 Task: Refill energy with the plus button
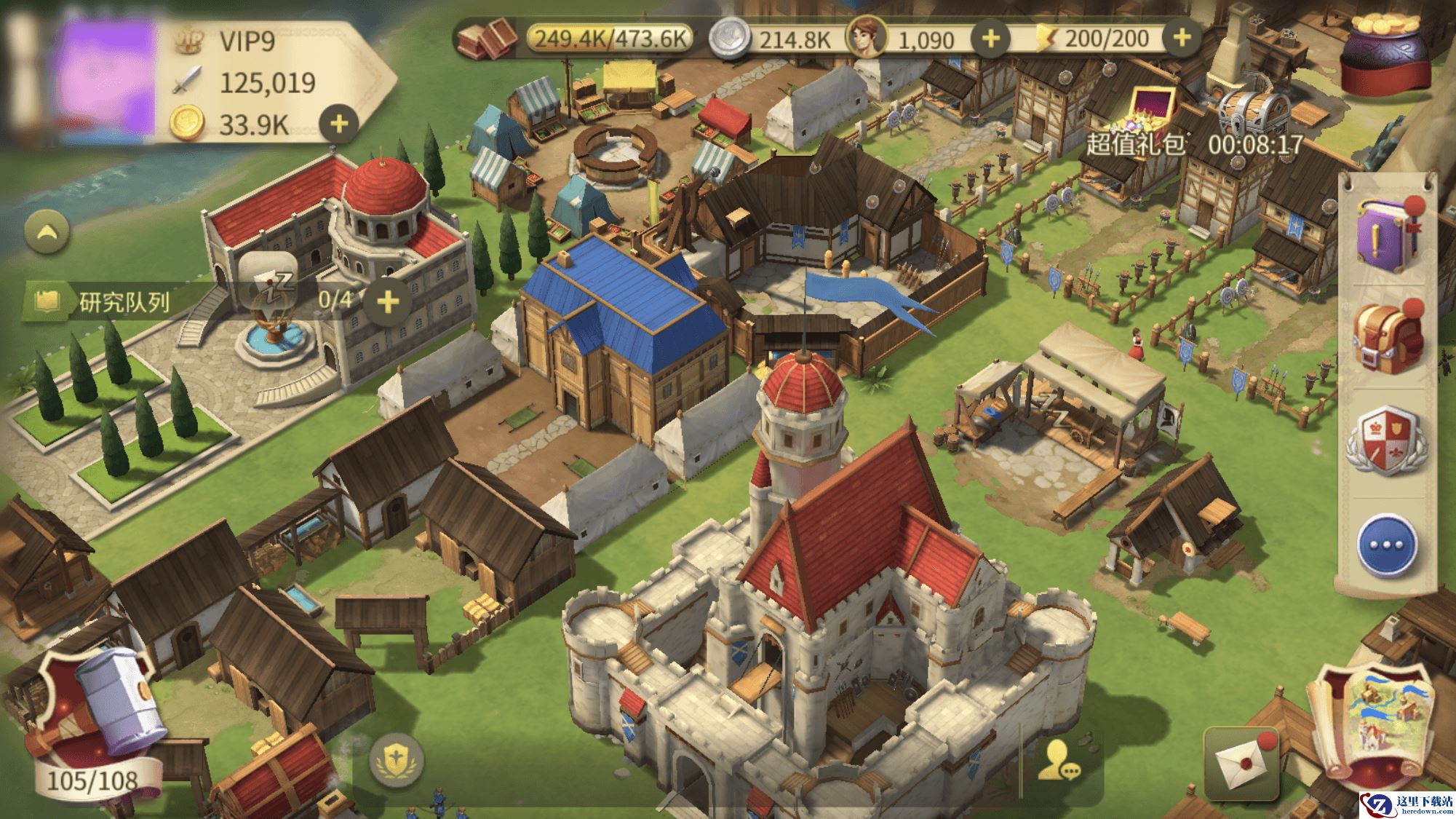coord(1182,38)
